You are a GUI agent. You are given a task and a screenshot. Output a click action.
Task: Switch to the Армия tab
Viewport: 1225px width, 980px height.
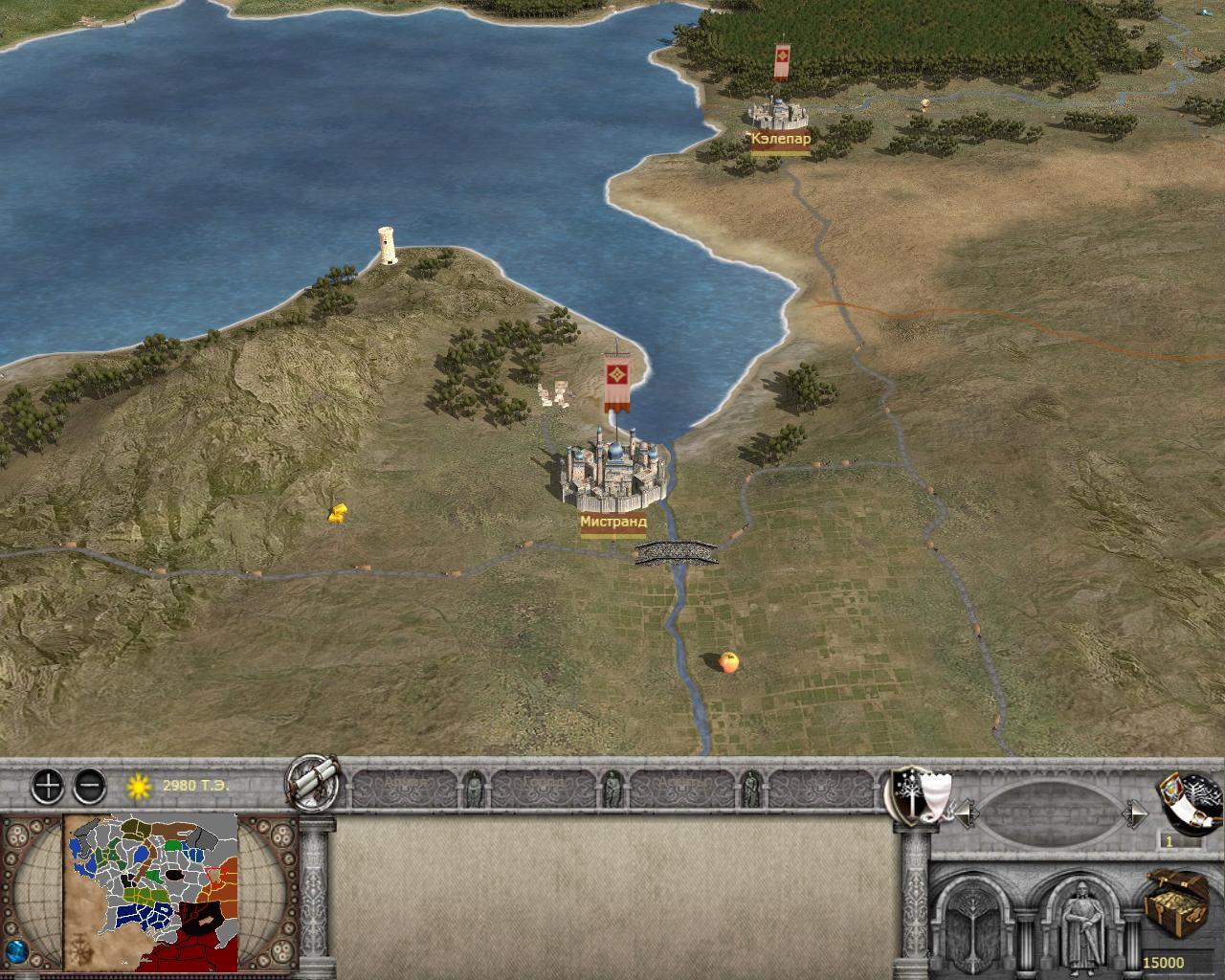[406, 787]
